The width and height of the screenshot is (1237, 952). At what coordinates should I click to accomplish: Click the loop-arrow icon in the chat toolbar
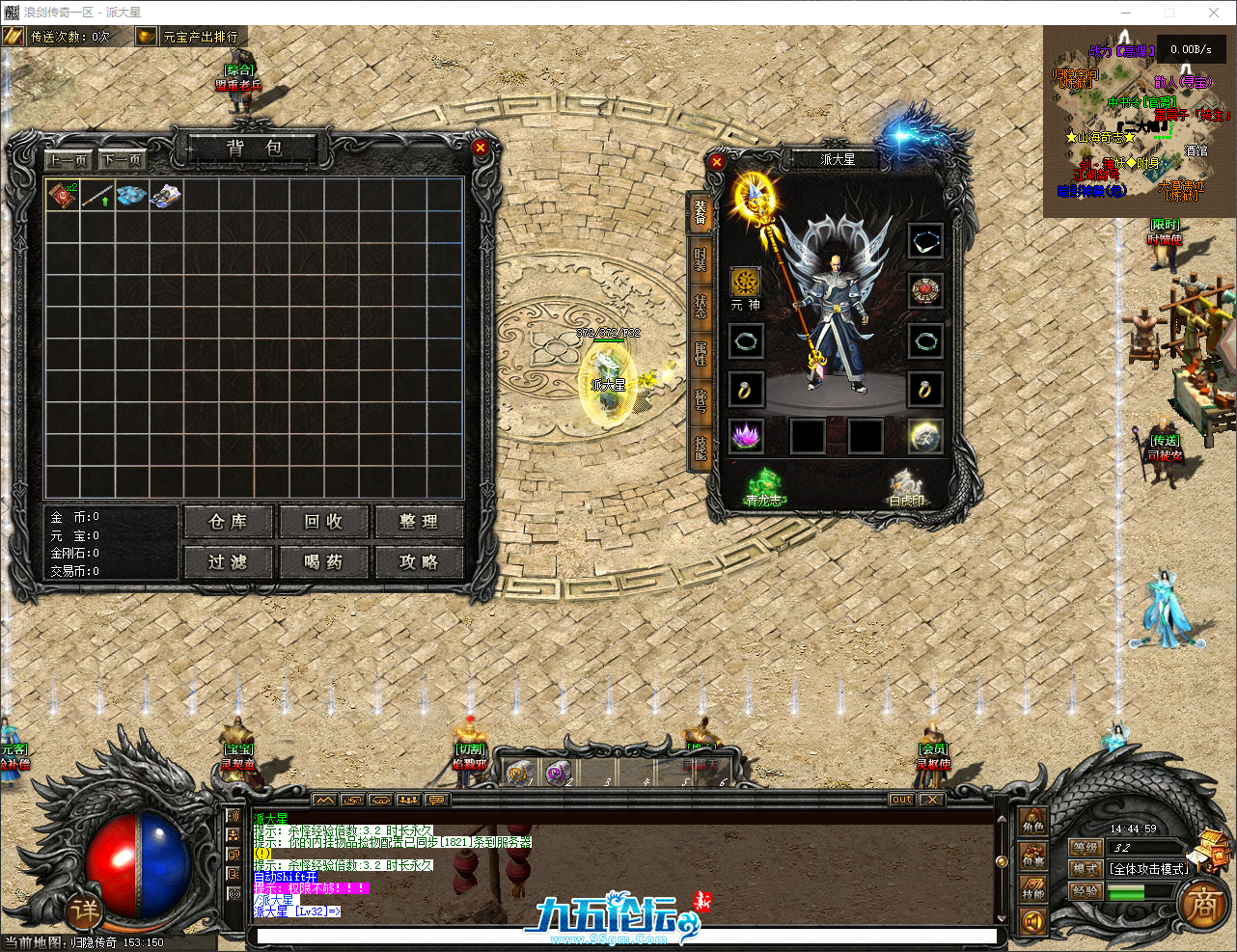pos(351,801)
